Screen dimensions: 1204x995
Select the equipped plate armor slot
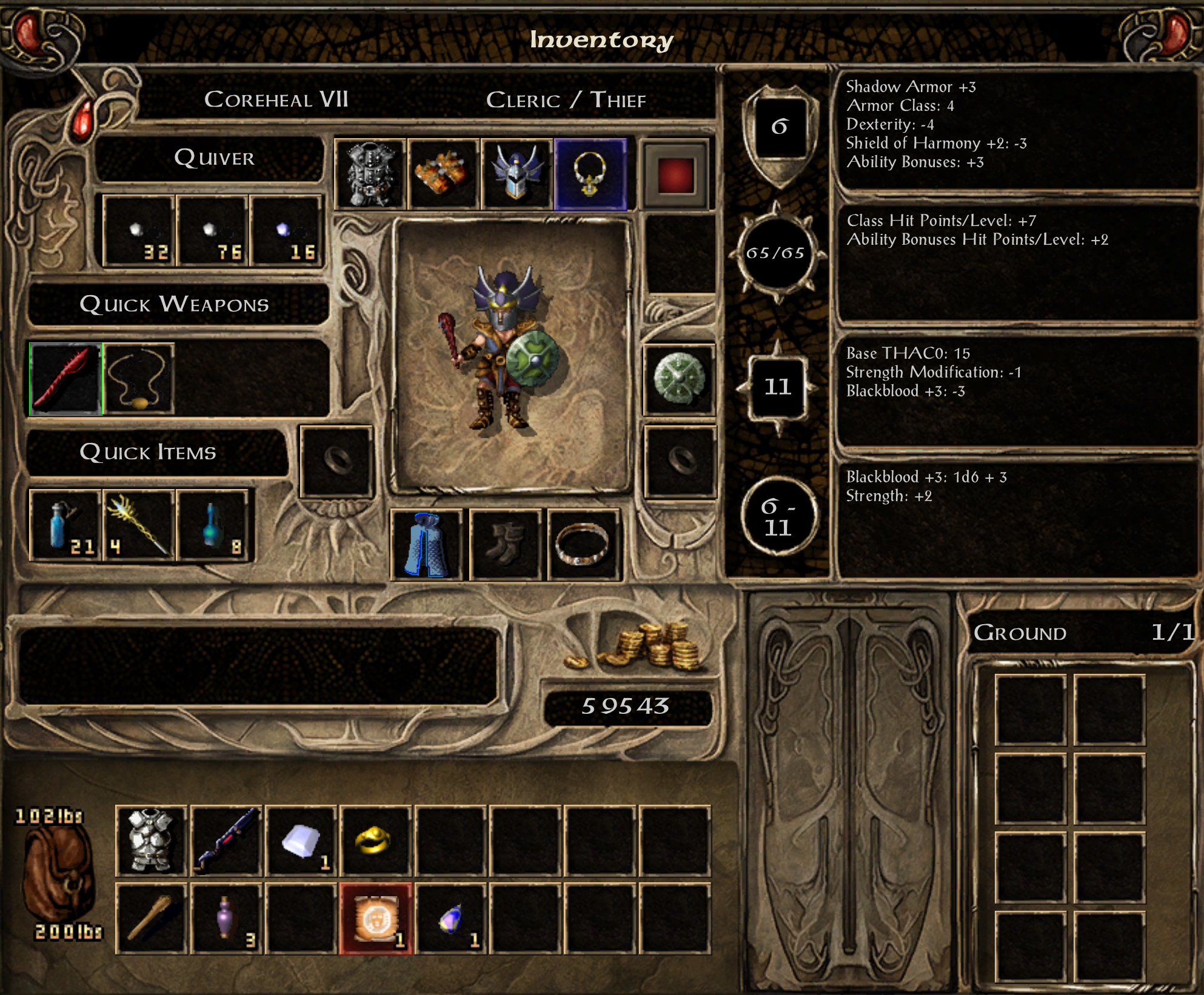click(370, 175)
